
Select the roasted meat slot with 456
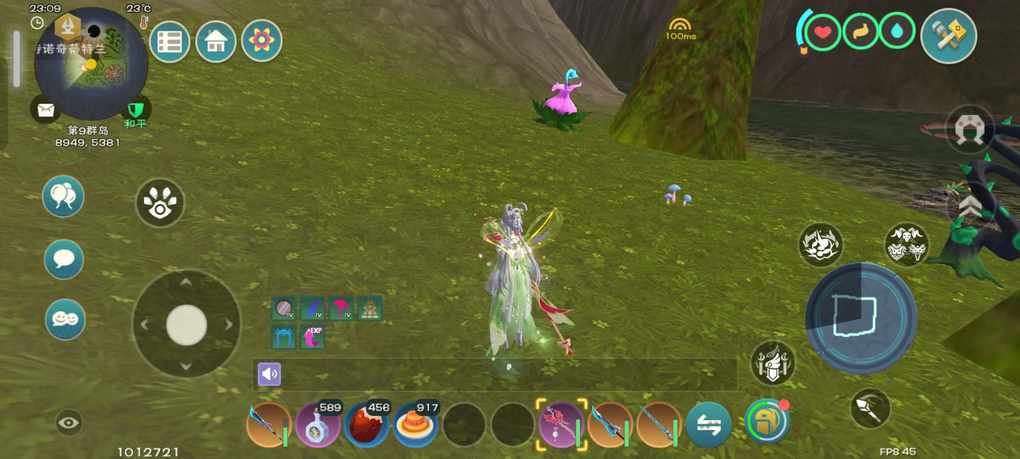366,425
